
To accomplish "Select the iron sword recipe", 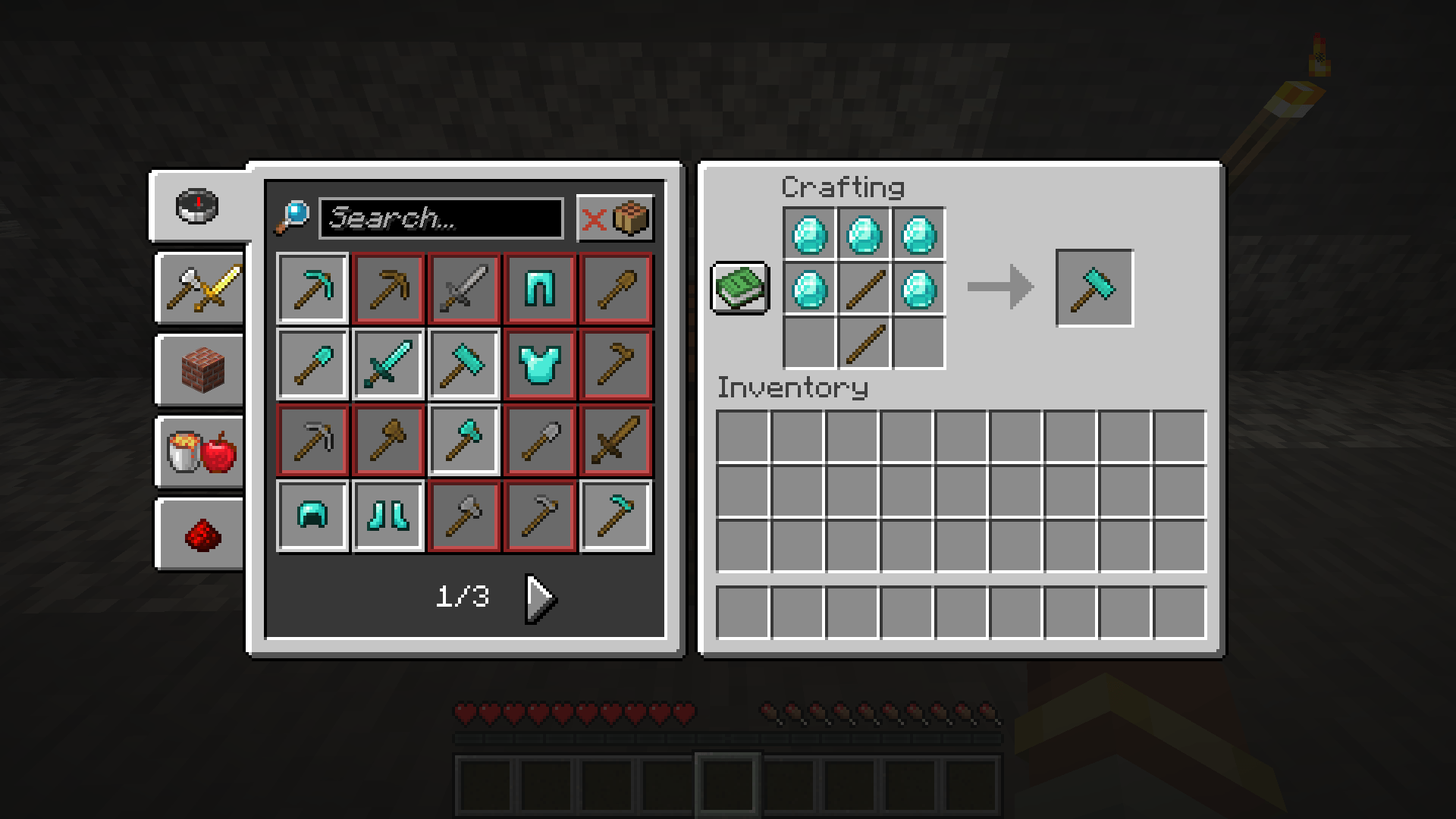I will coord(464,288).
